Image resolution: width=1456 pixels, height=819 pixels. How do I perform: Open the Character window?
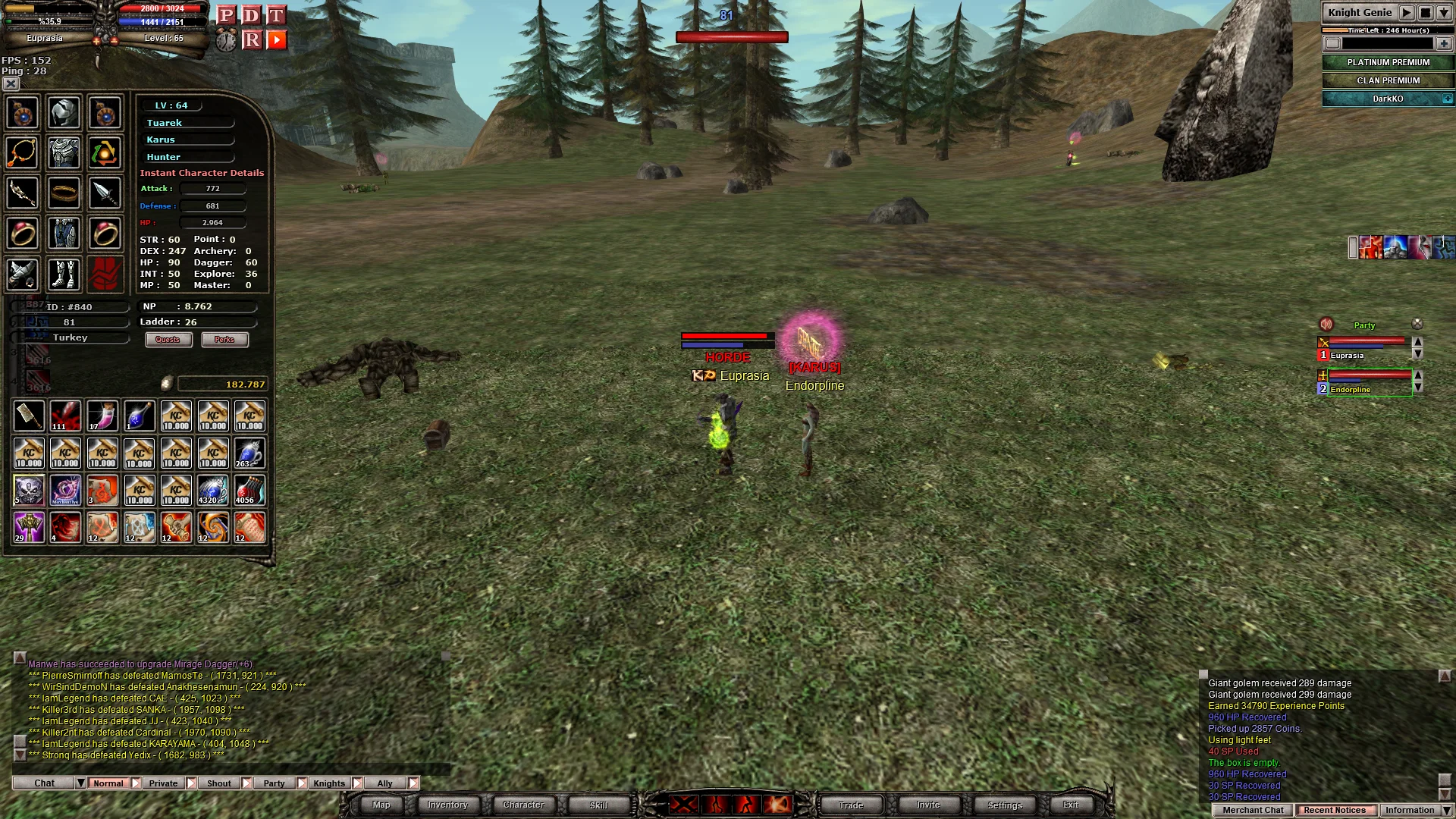[523, 805]
